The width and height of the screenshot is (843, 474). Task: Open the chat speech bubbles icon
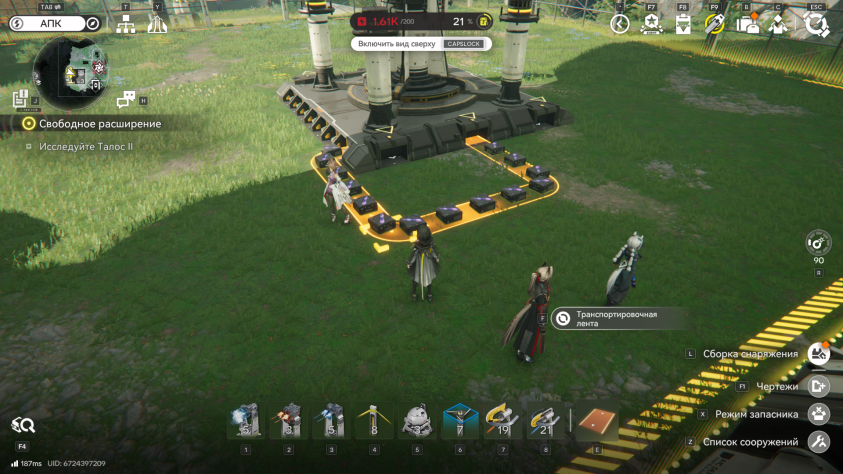[126, 99]
